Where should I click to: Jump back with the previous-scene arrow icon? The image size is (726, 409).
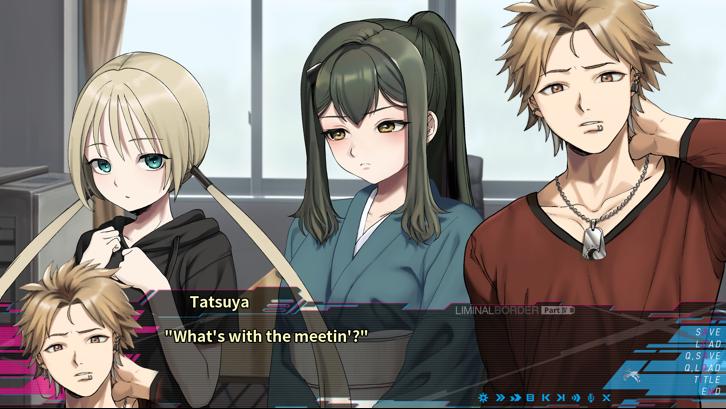tap(545, 398)
